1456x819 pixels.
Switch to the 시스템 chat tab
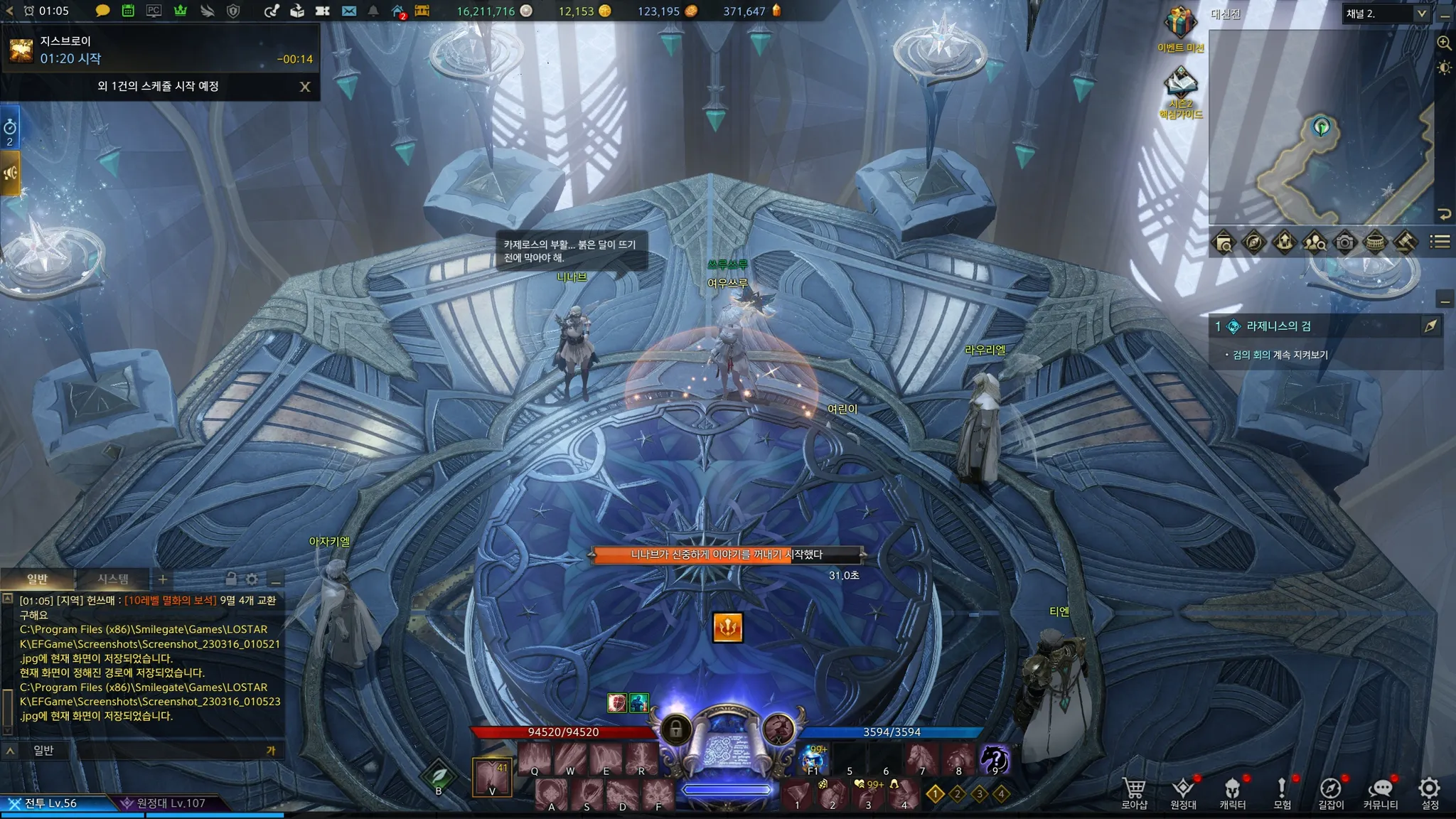coord(113,579)
